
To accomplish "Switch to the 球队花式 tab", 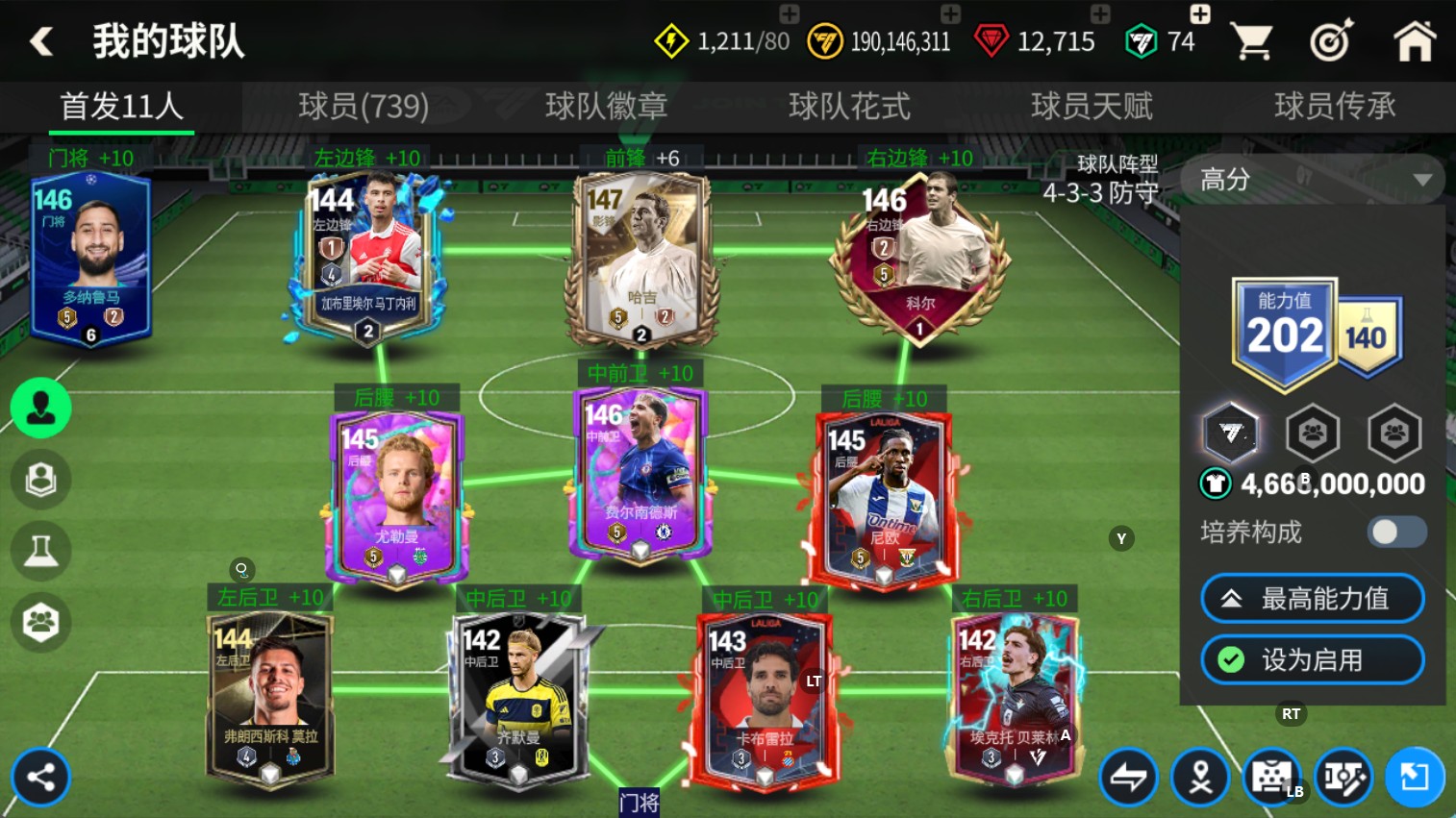I will coord(847,107).
